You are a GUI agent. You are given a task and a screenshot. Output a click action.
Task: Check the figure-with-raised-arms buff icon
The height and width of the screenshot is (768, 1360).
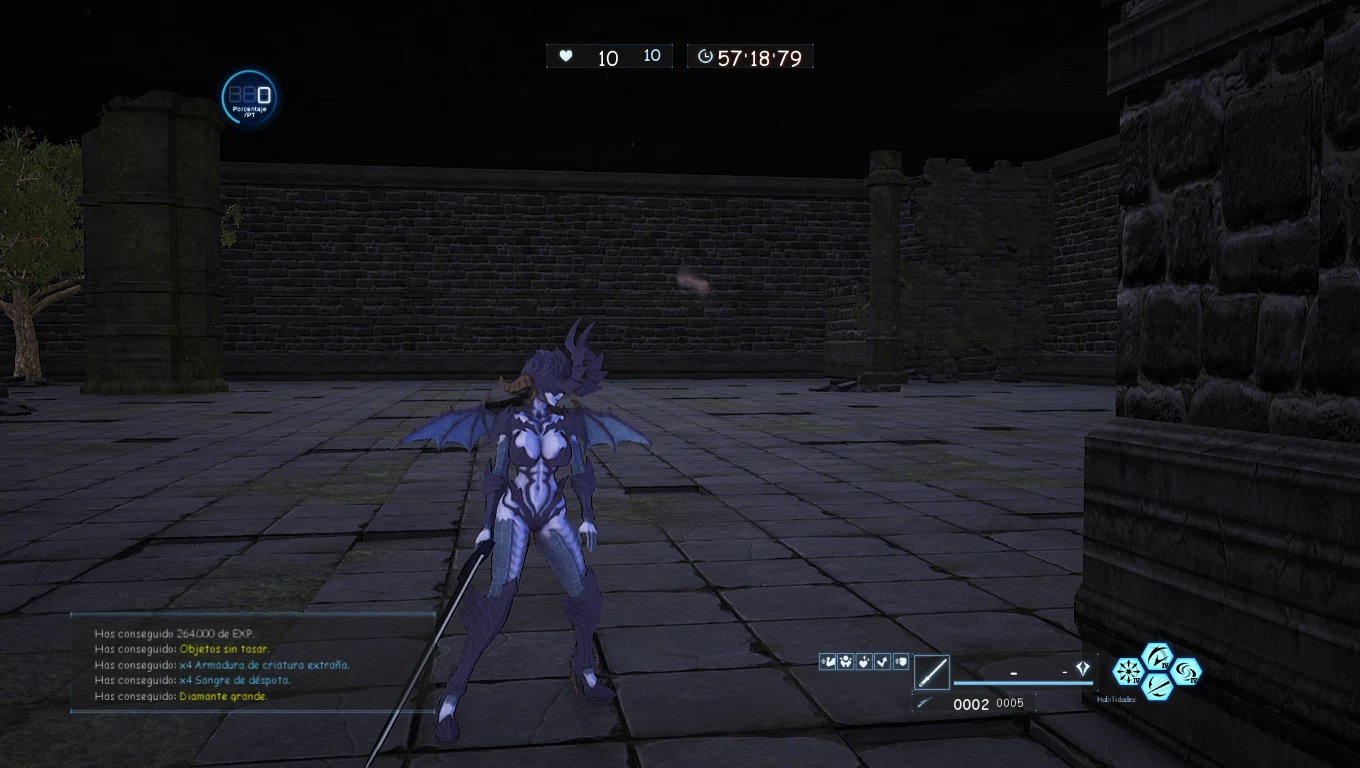pyautogui.click(x=845, y=661)
